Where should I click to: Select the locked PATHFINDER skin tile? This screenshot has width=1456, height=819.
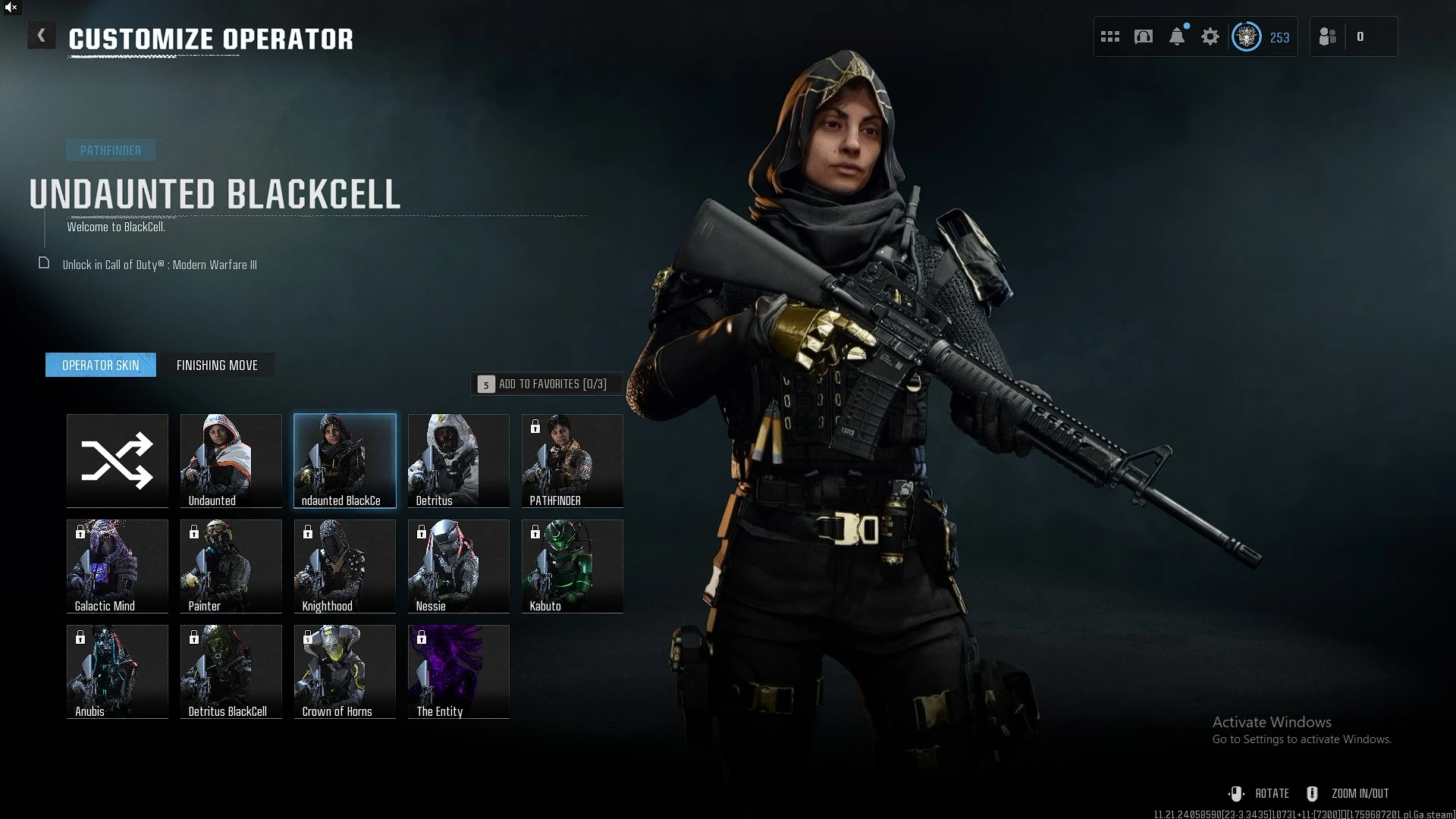click(x=573, y=460)
